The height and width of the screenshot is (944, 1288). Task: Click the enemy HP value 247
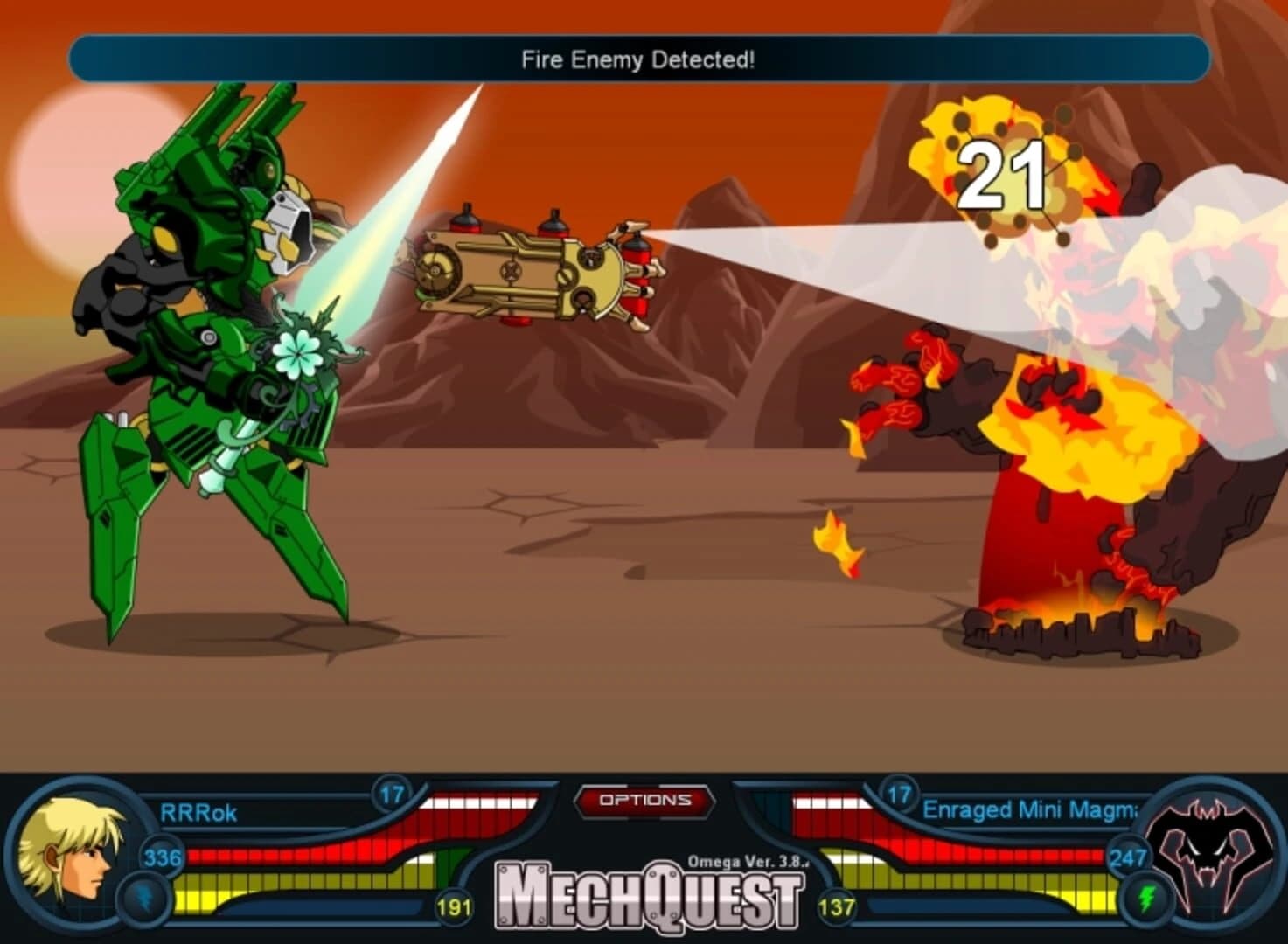tap(1126, 859)
